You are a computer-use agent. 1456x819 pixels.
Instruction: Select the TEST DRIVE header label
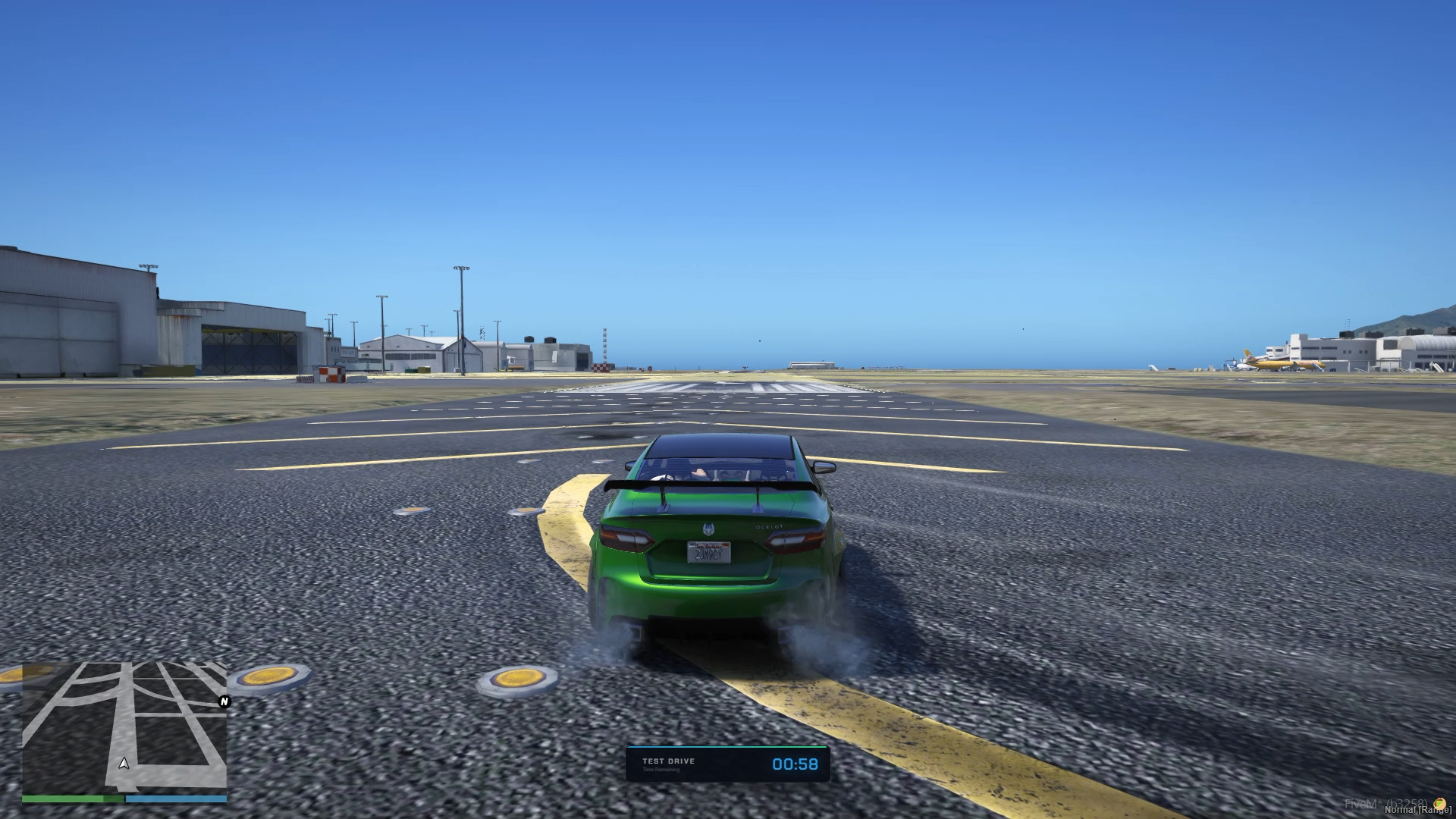click(669, 761)
